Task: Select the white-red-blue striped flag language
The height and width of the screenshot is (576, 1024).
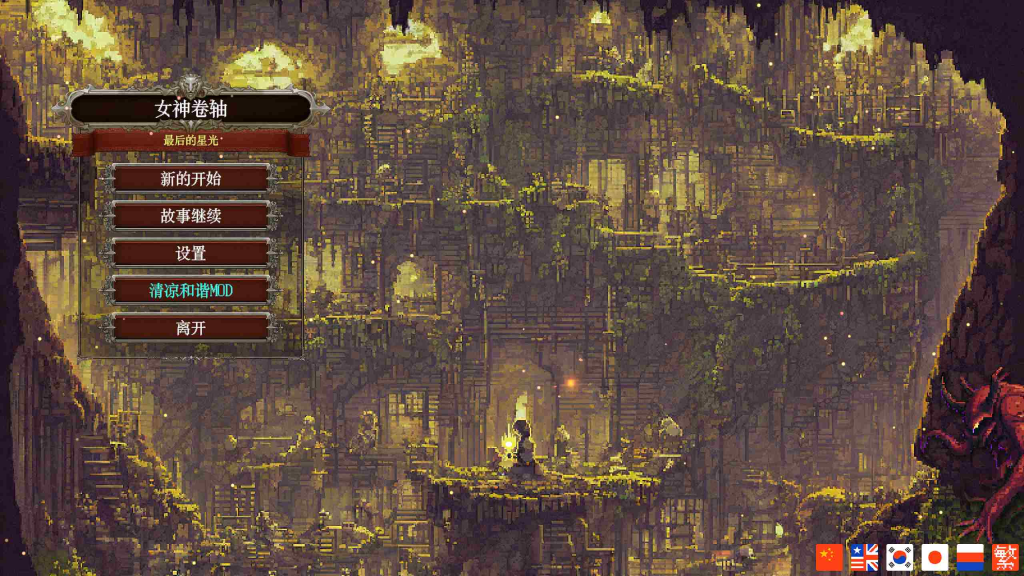Action: pyautogui.click(x=970, y=557)
